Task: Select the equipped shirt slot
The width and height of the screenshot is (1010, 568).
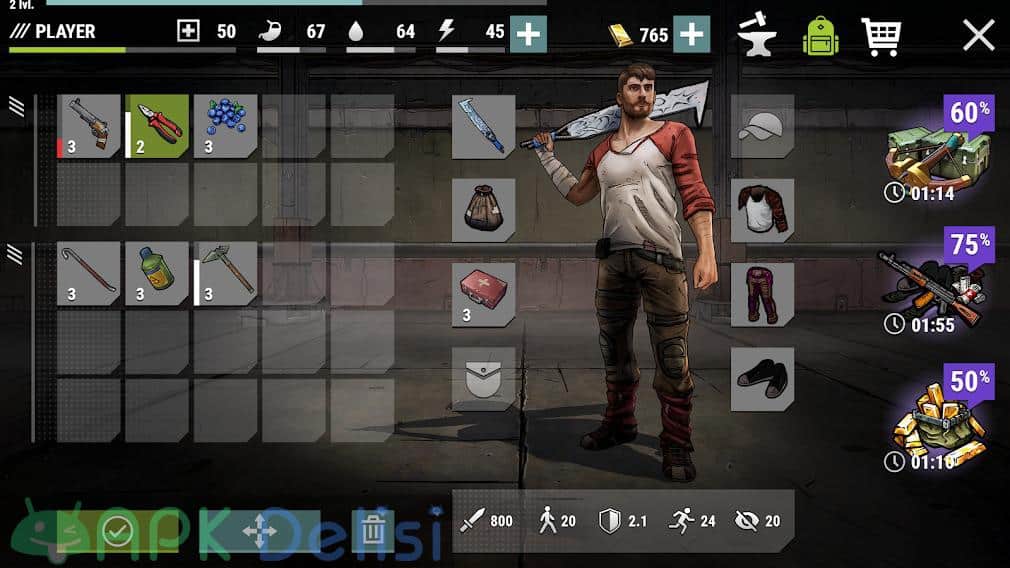Action: [x=762, y=210]
